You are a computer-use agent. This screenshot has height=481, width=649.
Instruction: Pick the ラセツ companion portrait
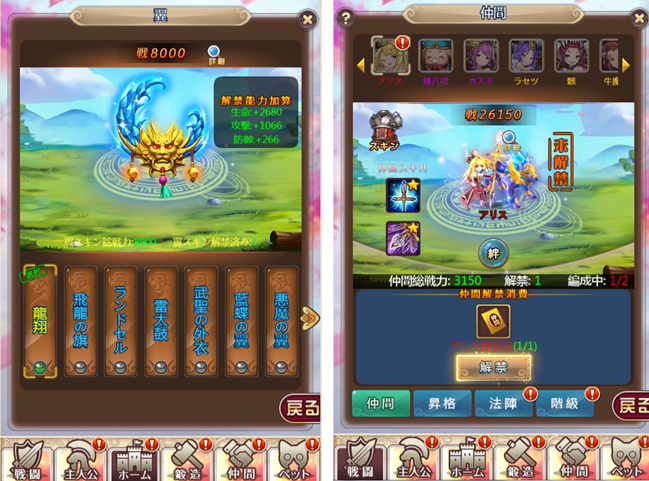[526, 57]
